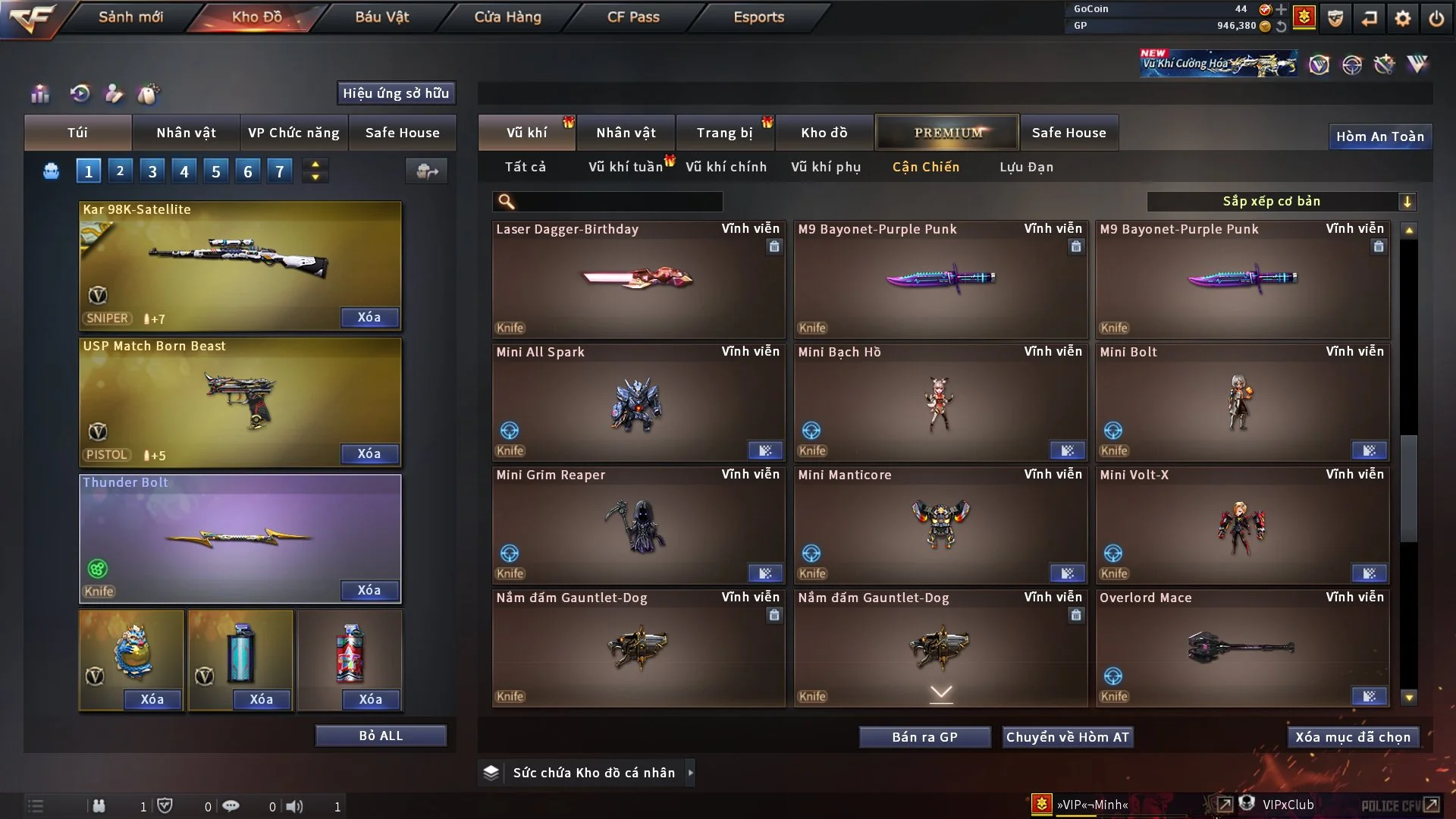Open the CF Pass menu
Screen dimensions: 1456x819
(633, 17)
